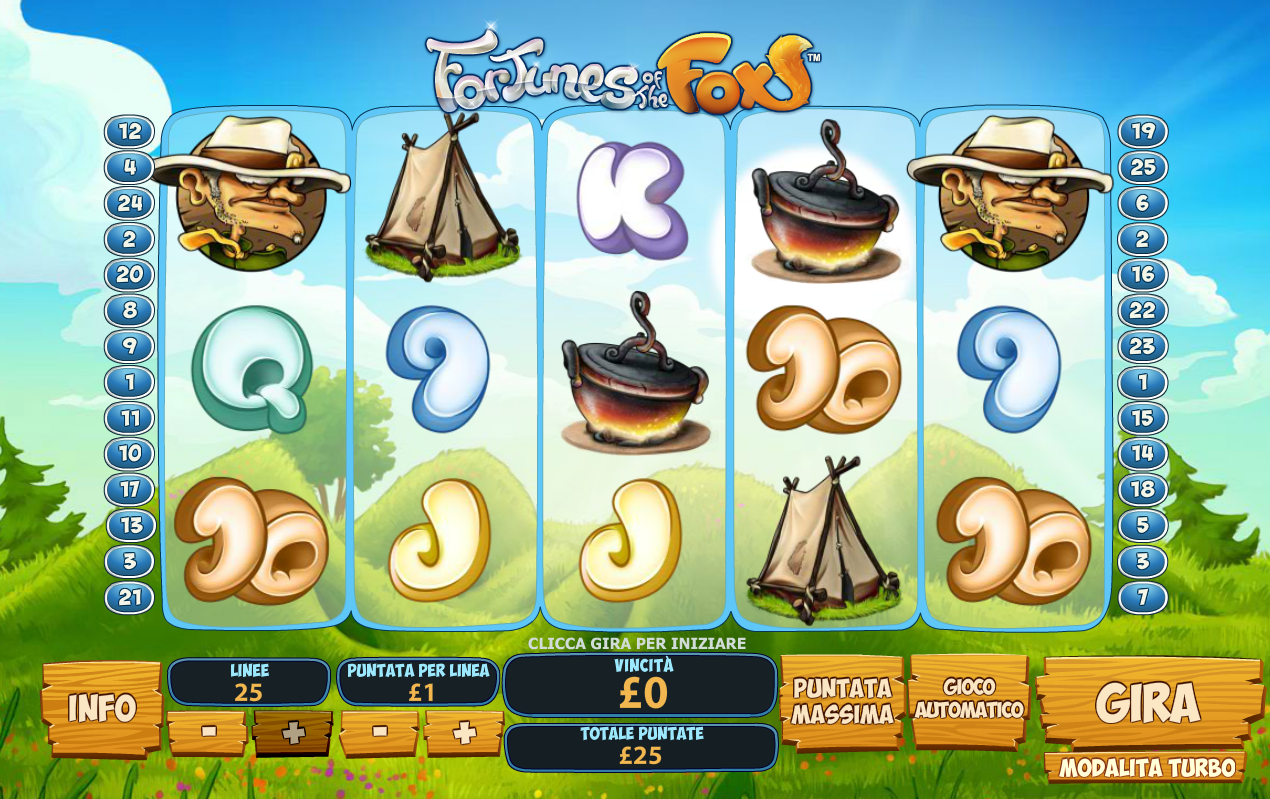Open the INFO paytable
The image size is (1270, 799).
[x=101, y=707]
